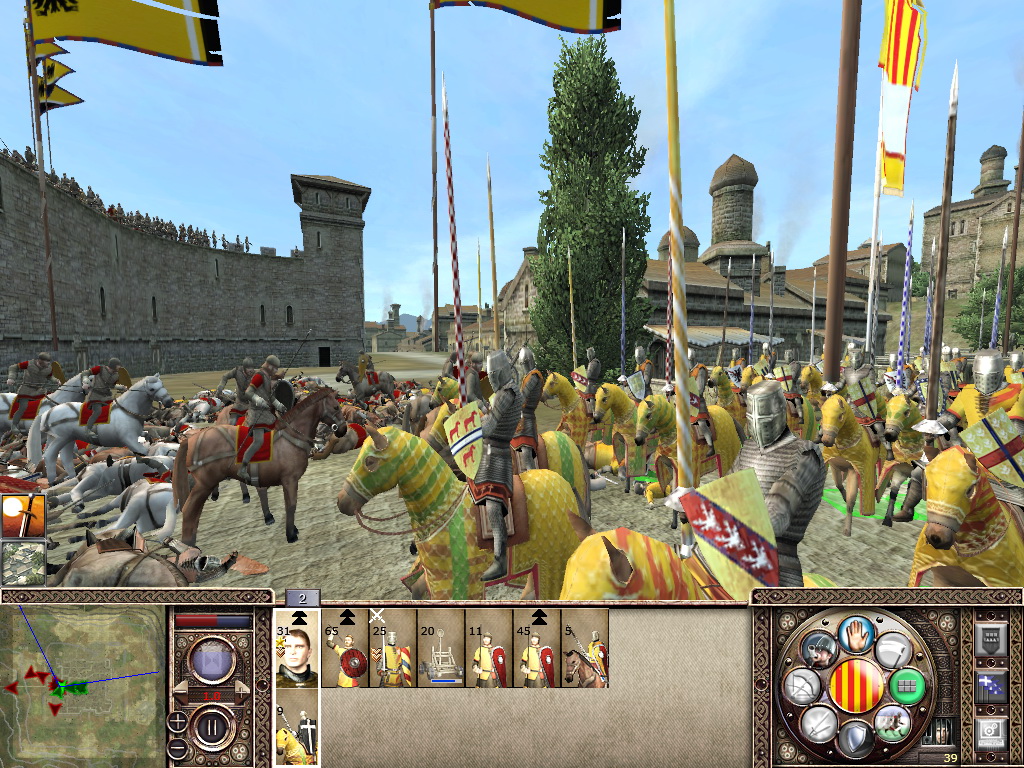The height and width of the screenshot is (768, 1024).
Task: Open the sword and sun event icon
Action: pos(22,515)
